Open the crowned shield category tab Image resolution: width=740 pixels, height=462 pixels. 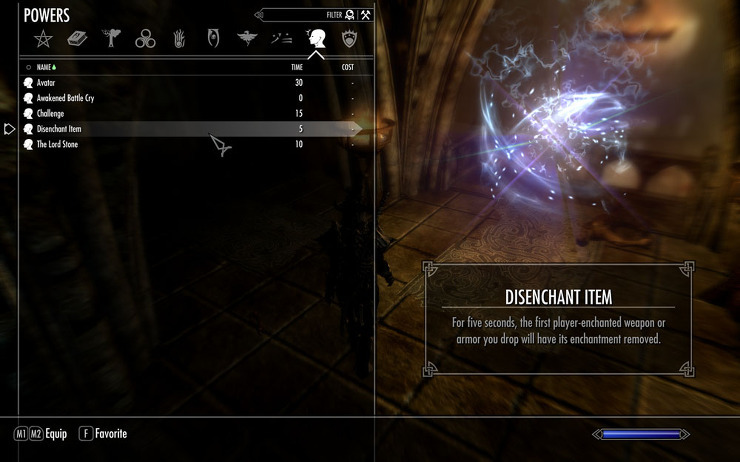(x=349, y=39)
